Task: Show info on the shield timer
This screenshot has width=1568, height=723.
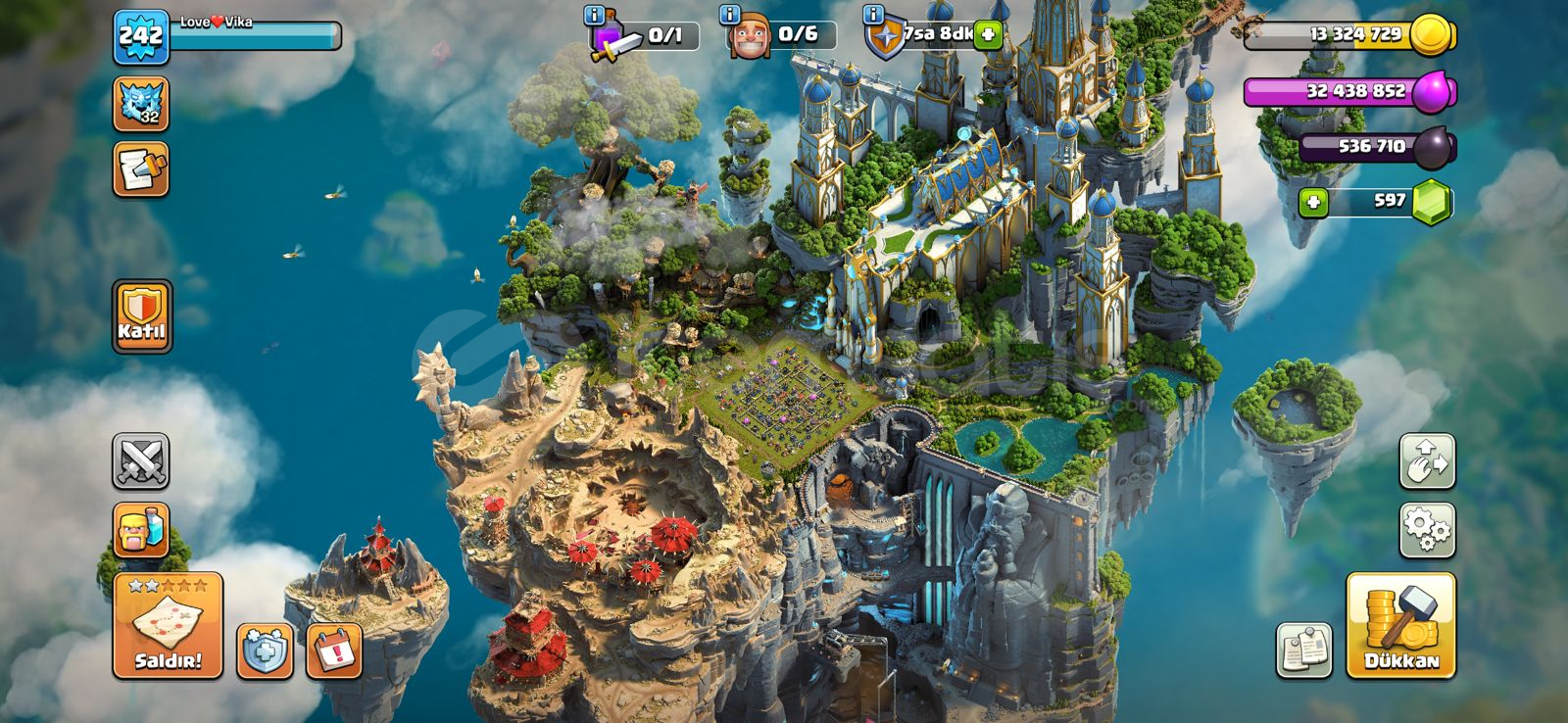Action: pos(872,15)
